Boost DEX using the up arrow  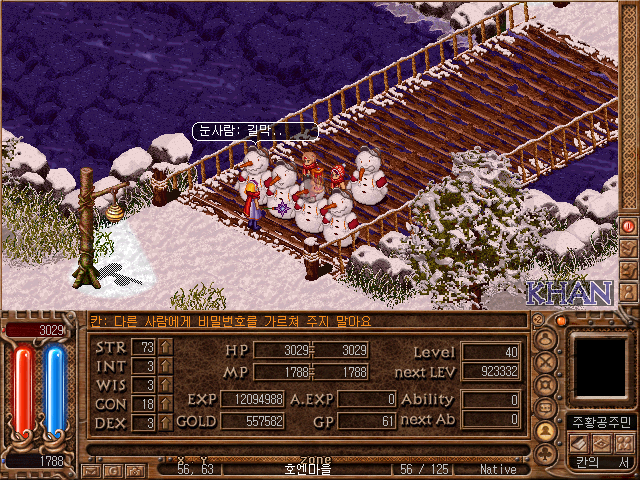tap(166, 423)
